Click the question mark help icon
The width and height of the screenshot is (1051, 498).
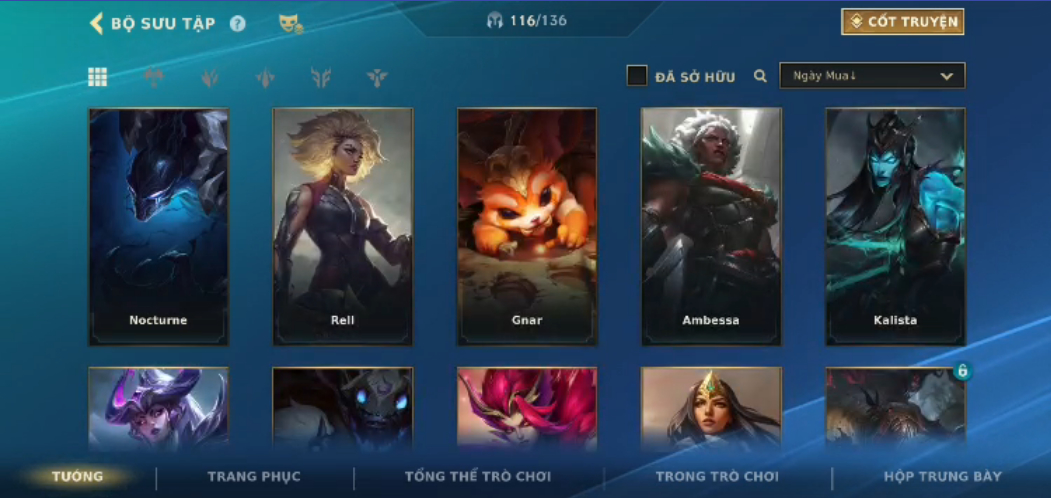click(x=238, y=24)
